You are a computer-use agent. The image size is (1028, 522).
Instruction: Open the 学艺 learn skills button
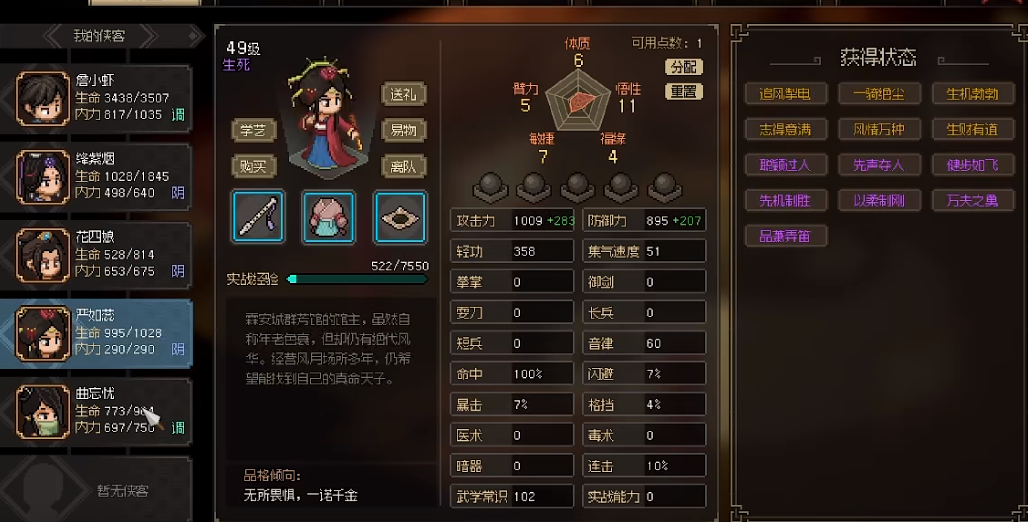tap(254, 130)
